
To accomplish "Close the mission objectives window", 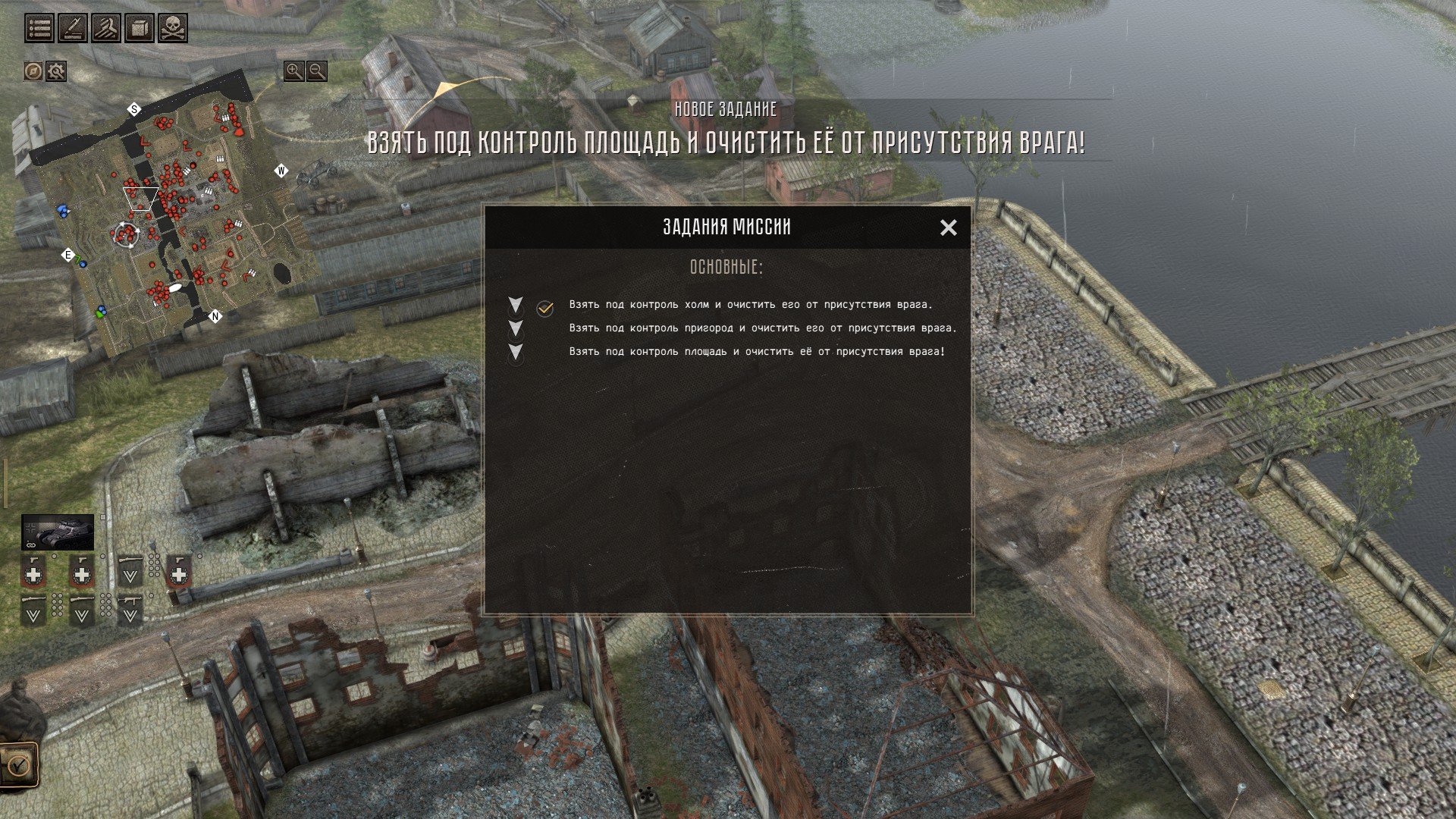I will [948, 227].
